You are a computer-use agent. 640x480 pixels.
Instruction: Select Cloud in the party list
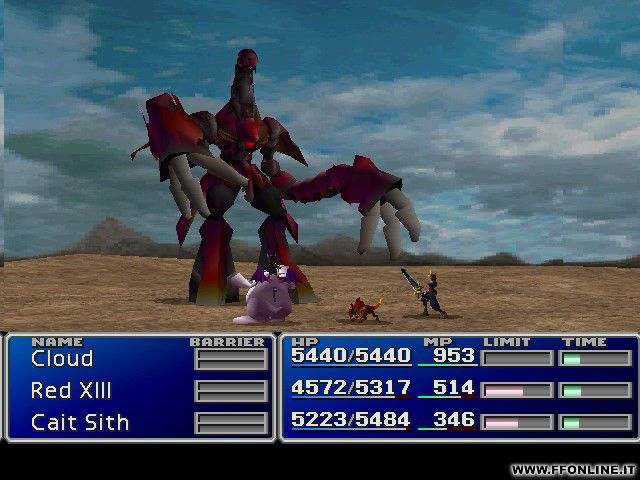click(62, 359)
